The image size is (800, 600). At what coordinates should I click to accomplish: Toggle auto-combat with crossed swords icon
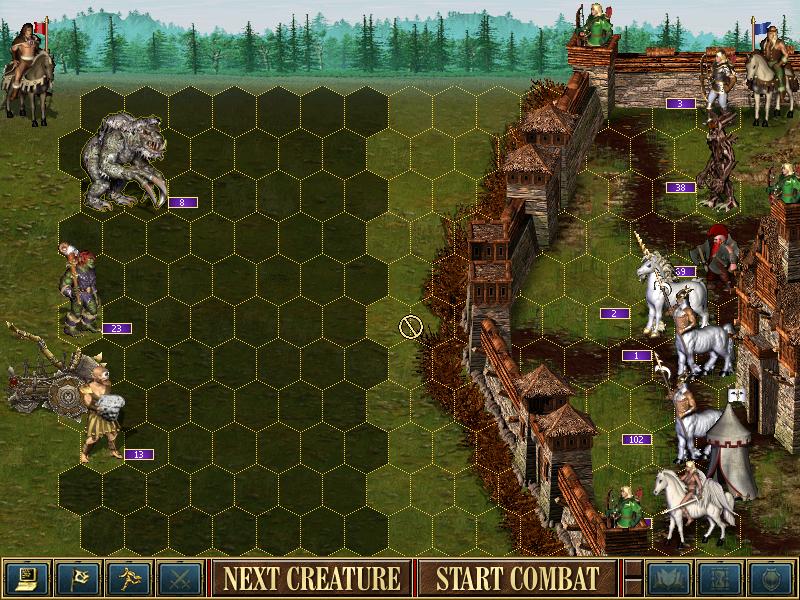point(180,578)
